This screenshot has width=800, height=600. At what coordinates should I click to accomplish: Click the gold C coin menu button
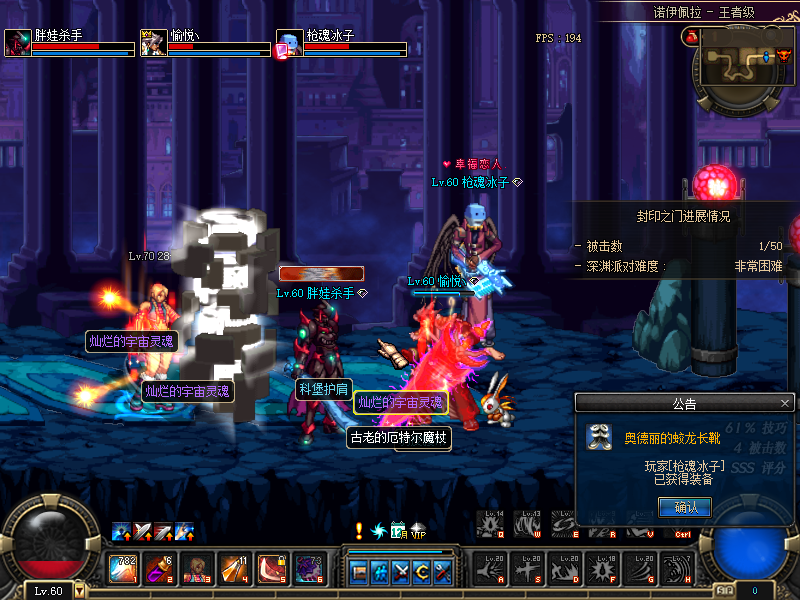pos(422,572)
